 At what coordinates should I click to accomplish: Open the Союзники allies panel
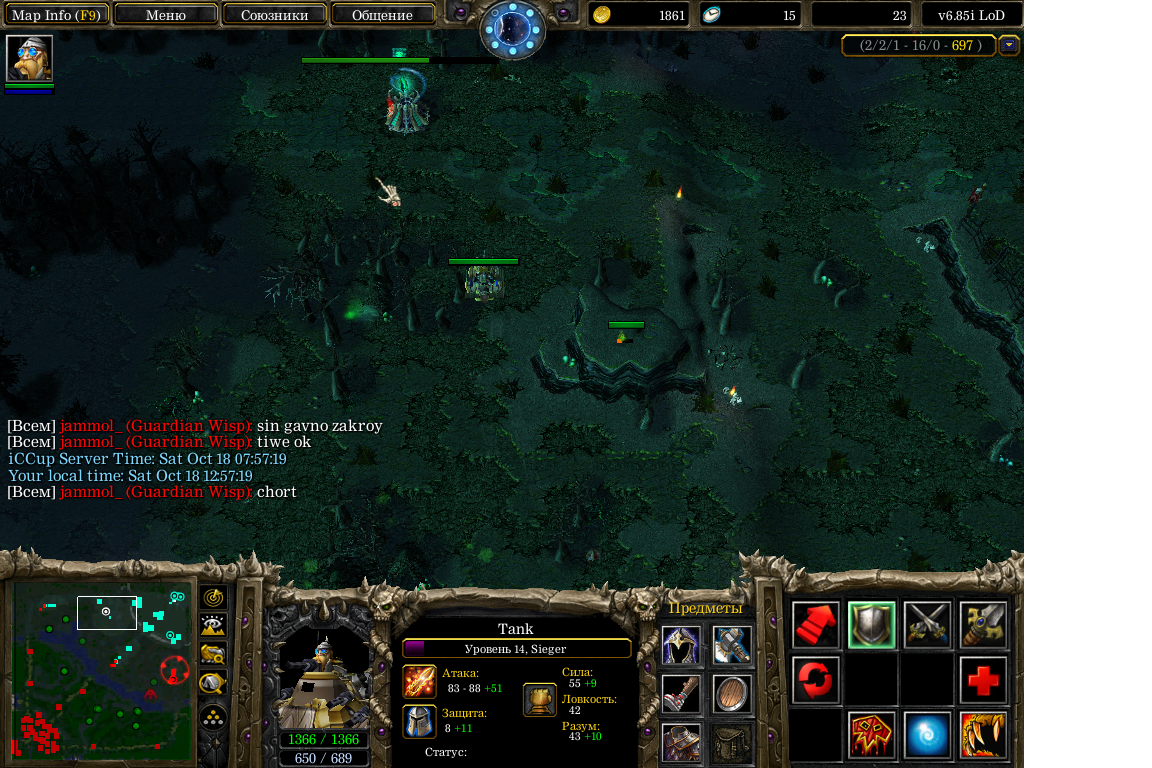pyautogui.click(x=274, y=15)
